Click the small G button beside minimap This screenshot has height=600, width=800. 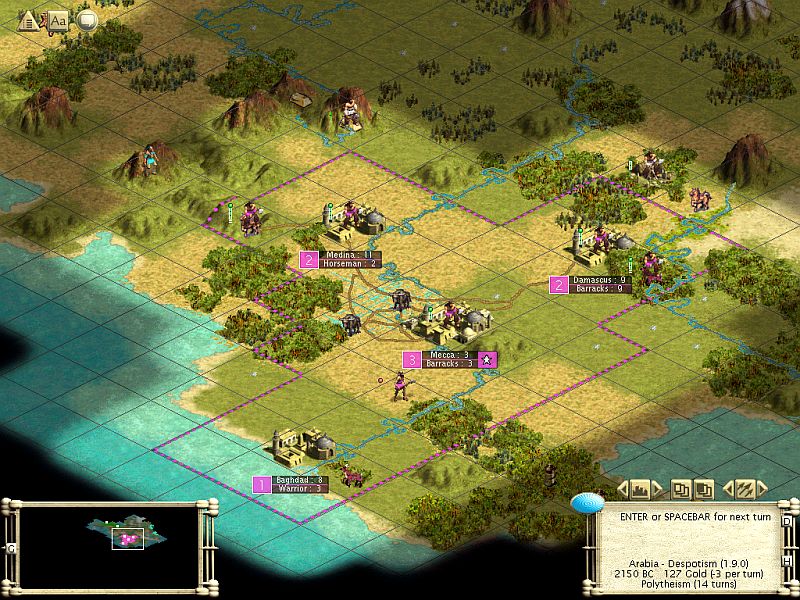pyautogui.click(x=10, y=548)
